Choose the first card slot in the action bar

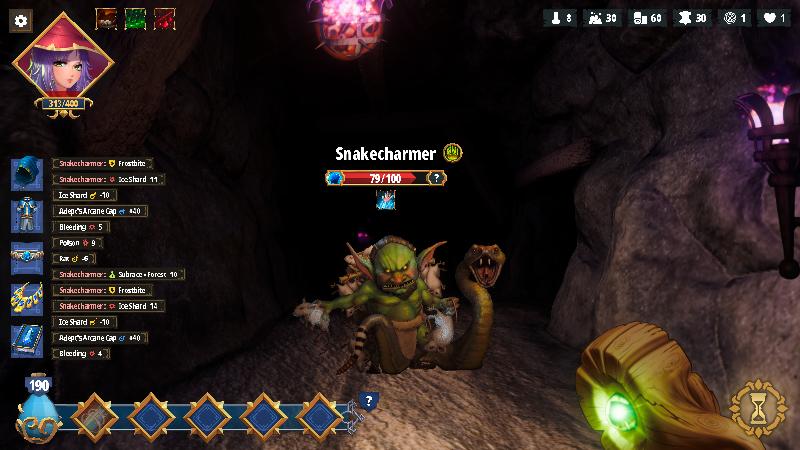[x=92, y=414]
